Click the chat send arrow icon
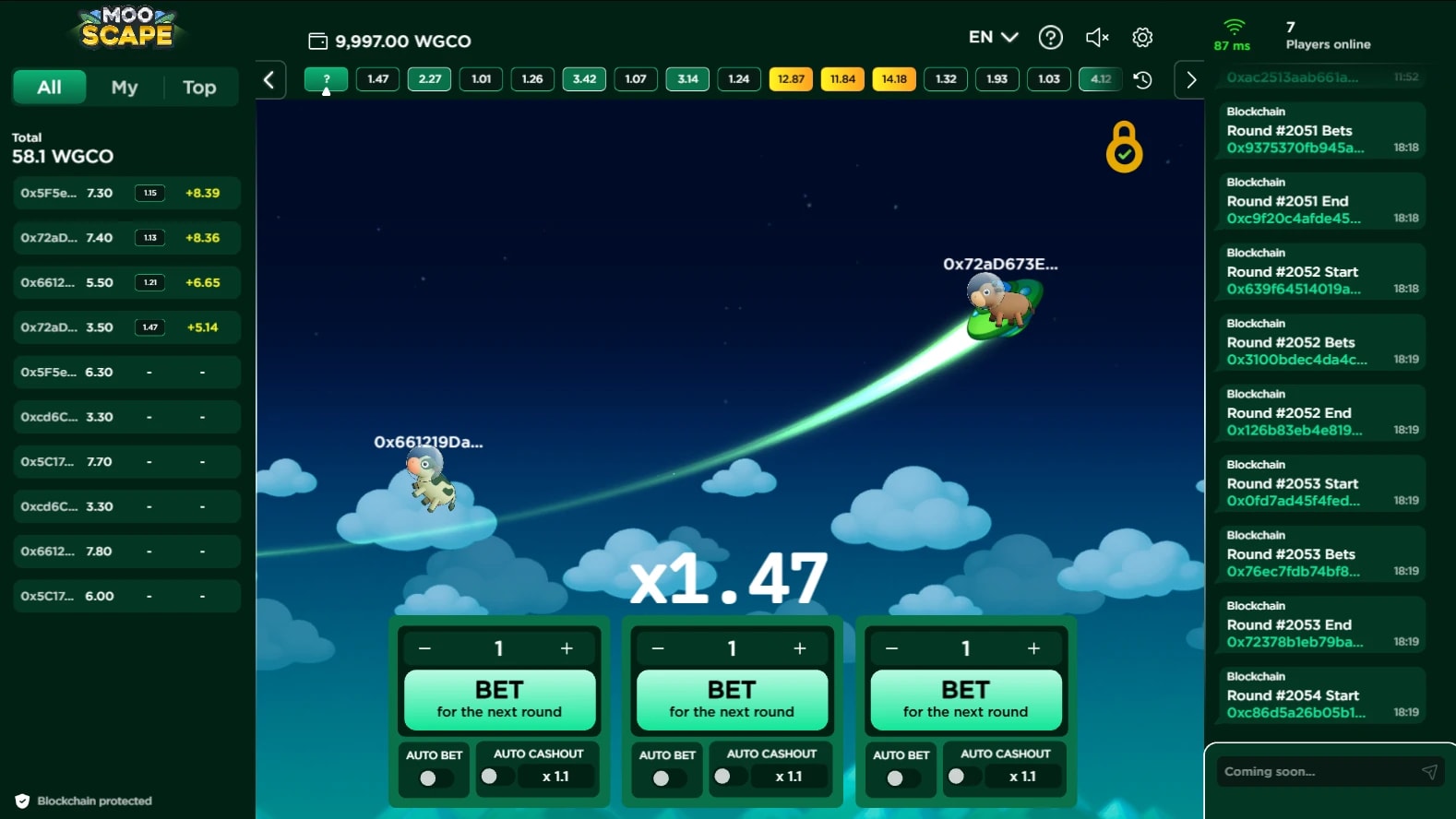The image size is (1456, 819). (1429, 772)
